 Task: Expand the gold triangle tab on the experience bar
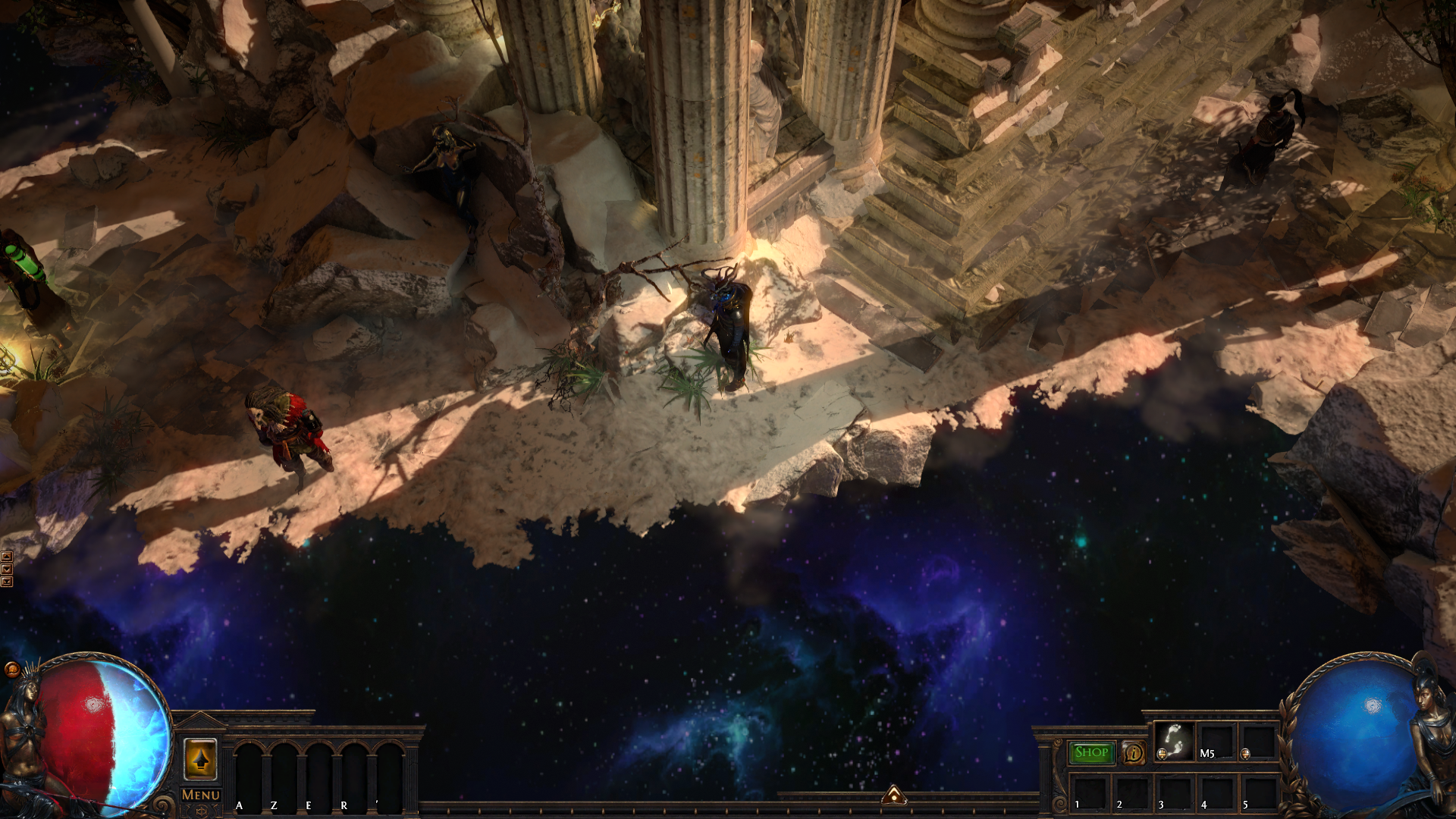[894, 795]
